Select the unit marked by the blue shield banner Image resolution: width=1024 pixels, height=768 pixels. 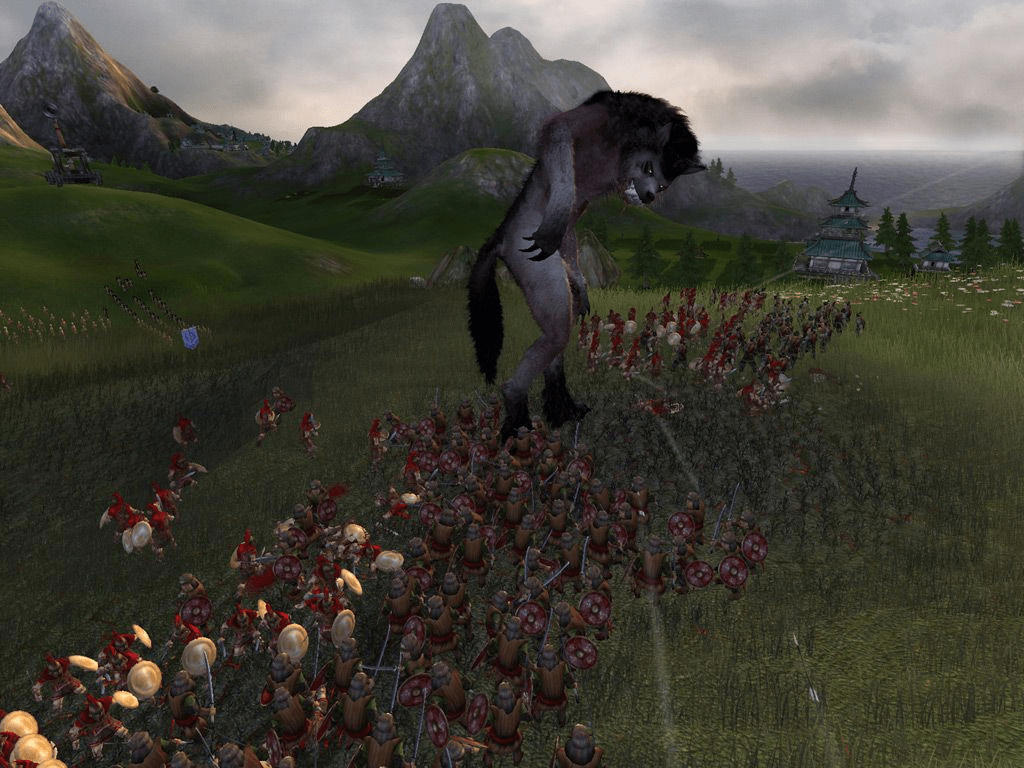[x=190, y=338]
